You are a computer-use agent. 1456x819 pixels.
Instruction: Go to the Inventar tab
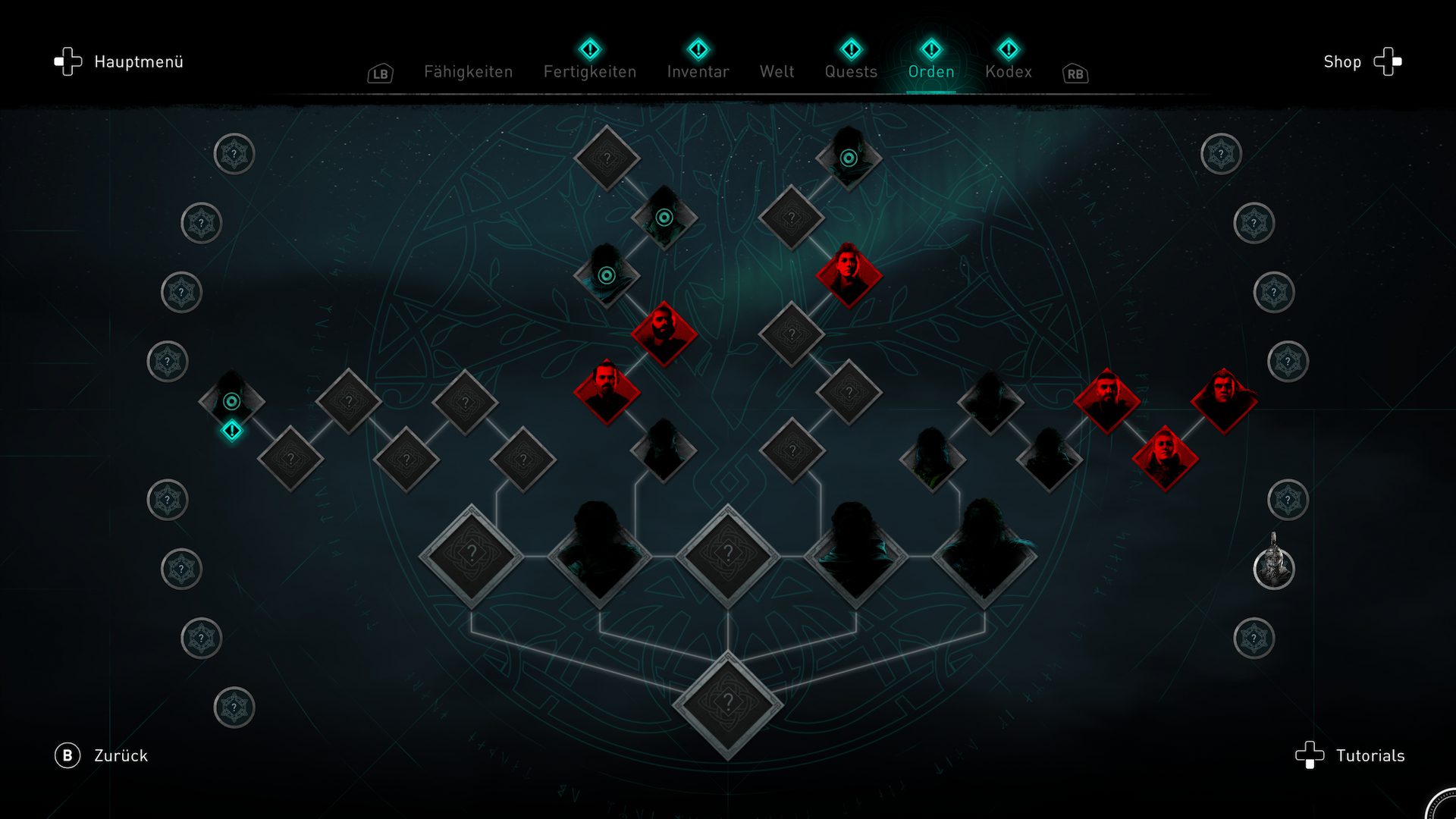coord(698,71)
